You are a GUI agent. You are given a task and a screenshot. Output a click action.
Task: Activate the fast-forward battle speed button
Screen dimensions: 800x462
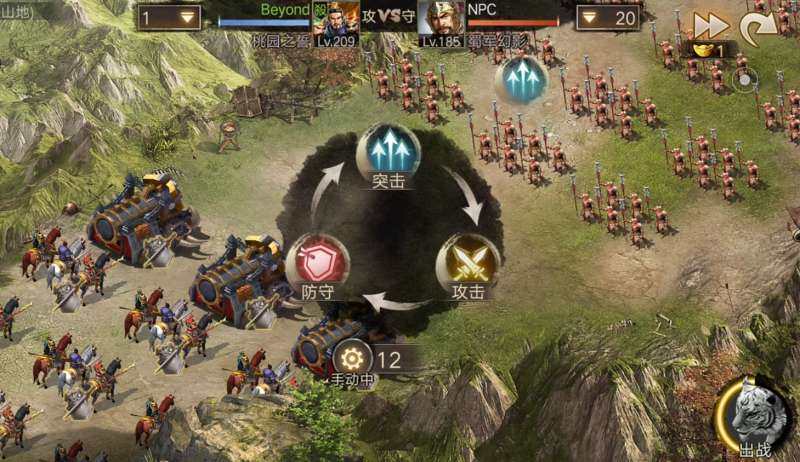tap(711, 26)
